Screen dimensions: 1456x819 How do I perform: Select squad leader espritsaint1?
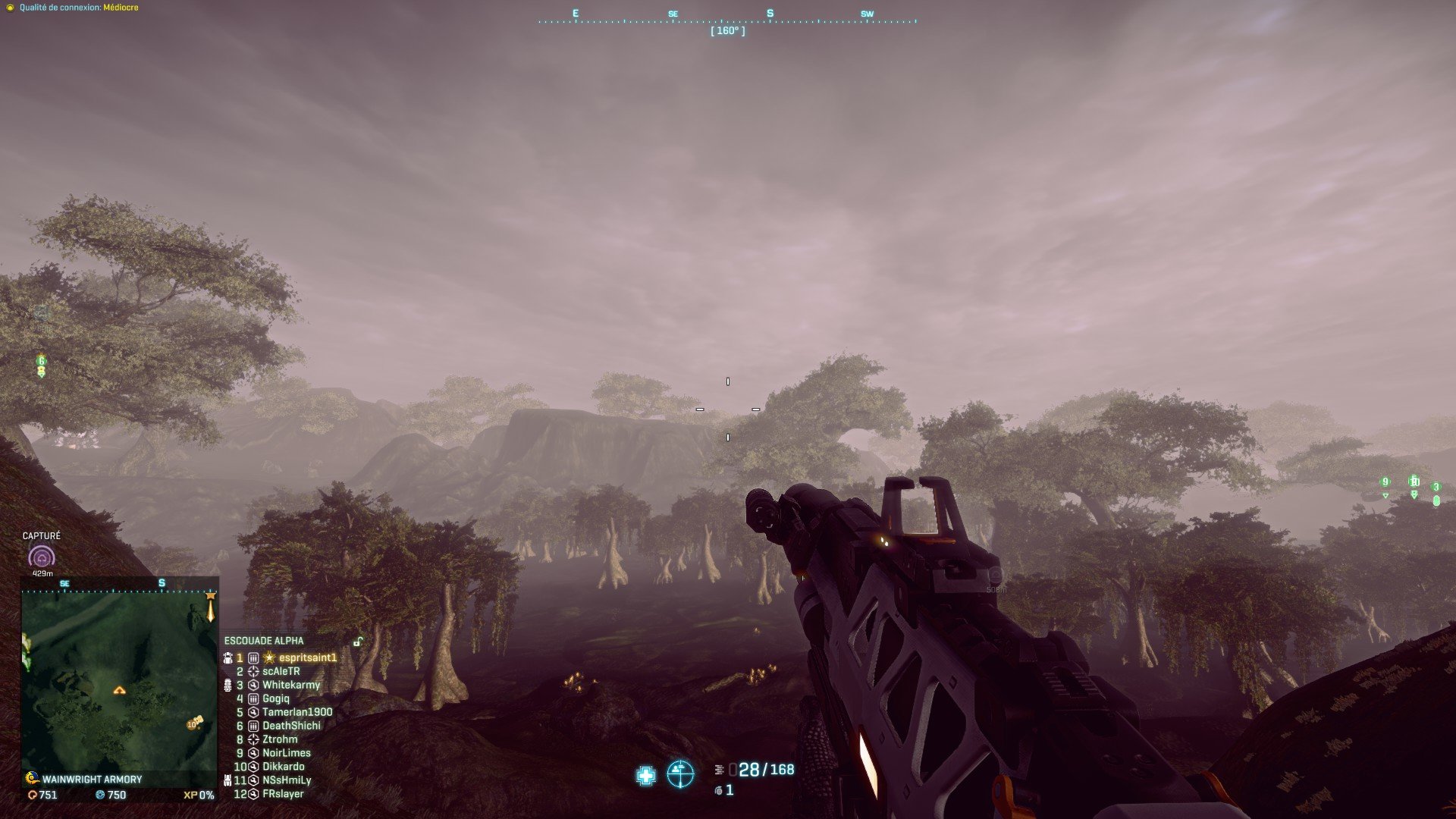coord(307,657)
